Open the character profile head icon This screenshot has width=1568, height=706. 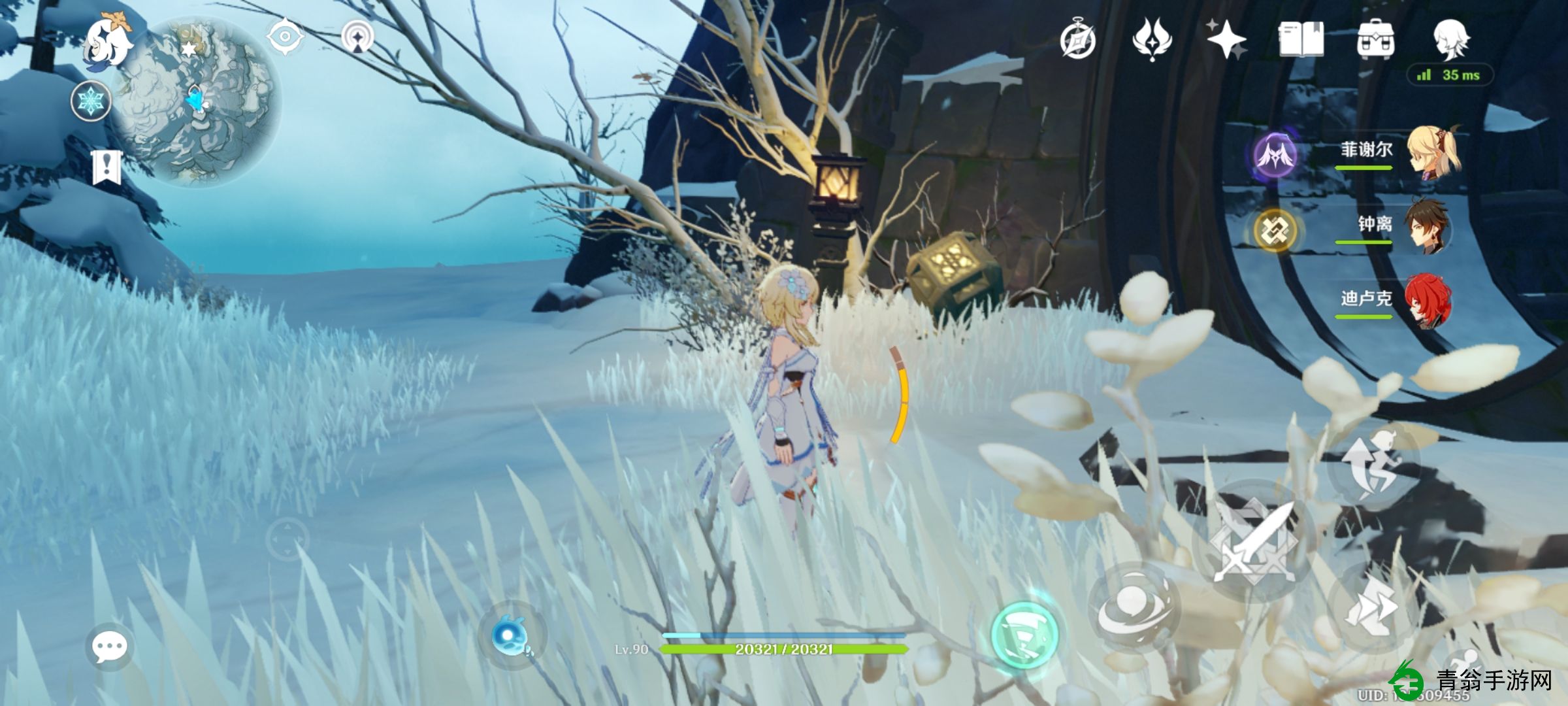pos(1450,40)
